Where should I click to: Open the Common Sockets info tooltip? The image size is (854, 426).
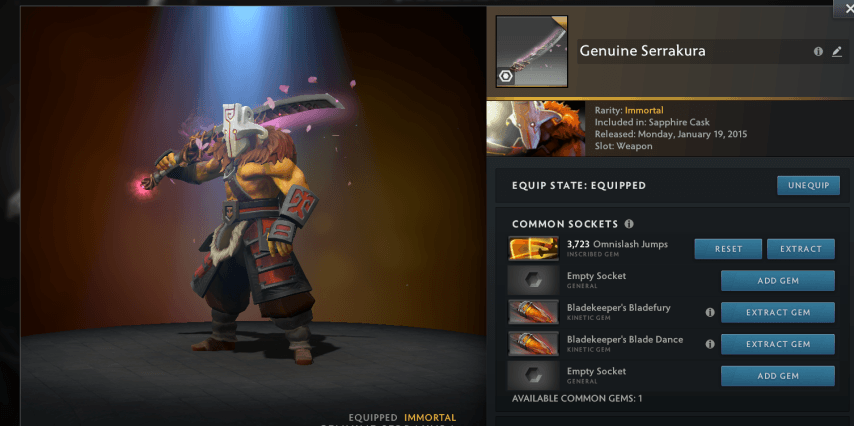pyautogui.click(x=629, y=224)
